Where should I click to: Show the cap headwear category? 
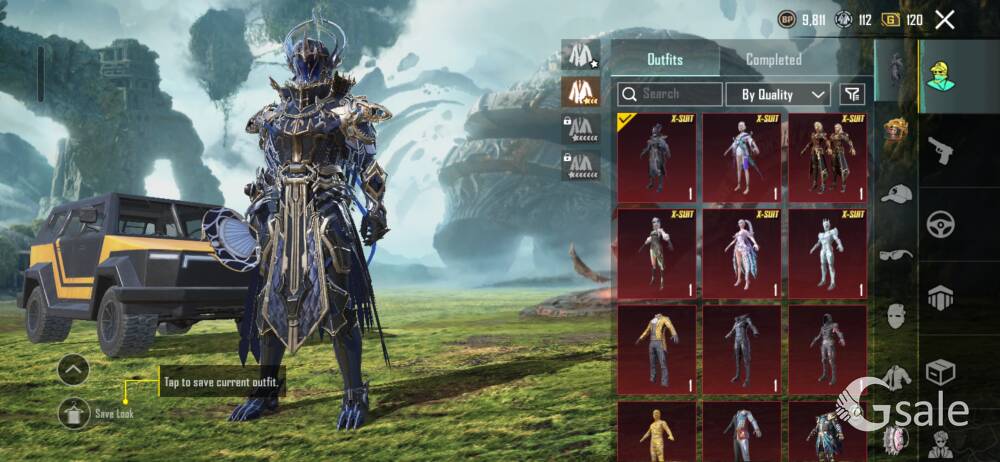pos(896,194)
